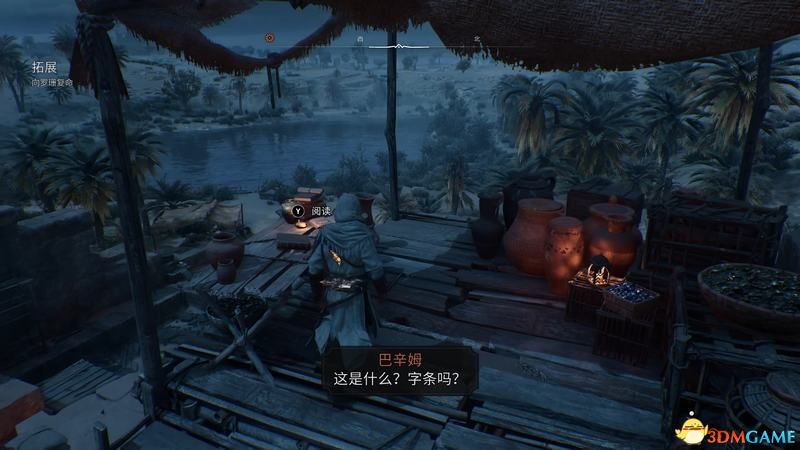Select the quest tracker titled 拓展
Image resolution: width=800 pixels, height=450 pixels.
[x=43, y=67]
